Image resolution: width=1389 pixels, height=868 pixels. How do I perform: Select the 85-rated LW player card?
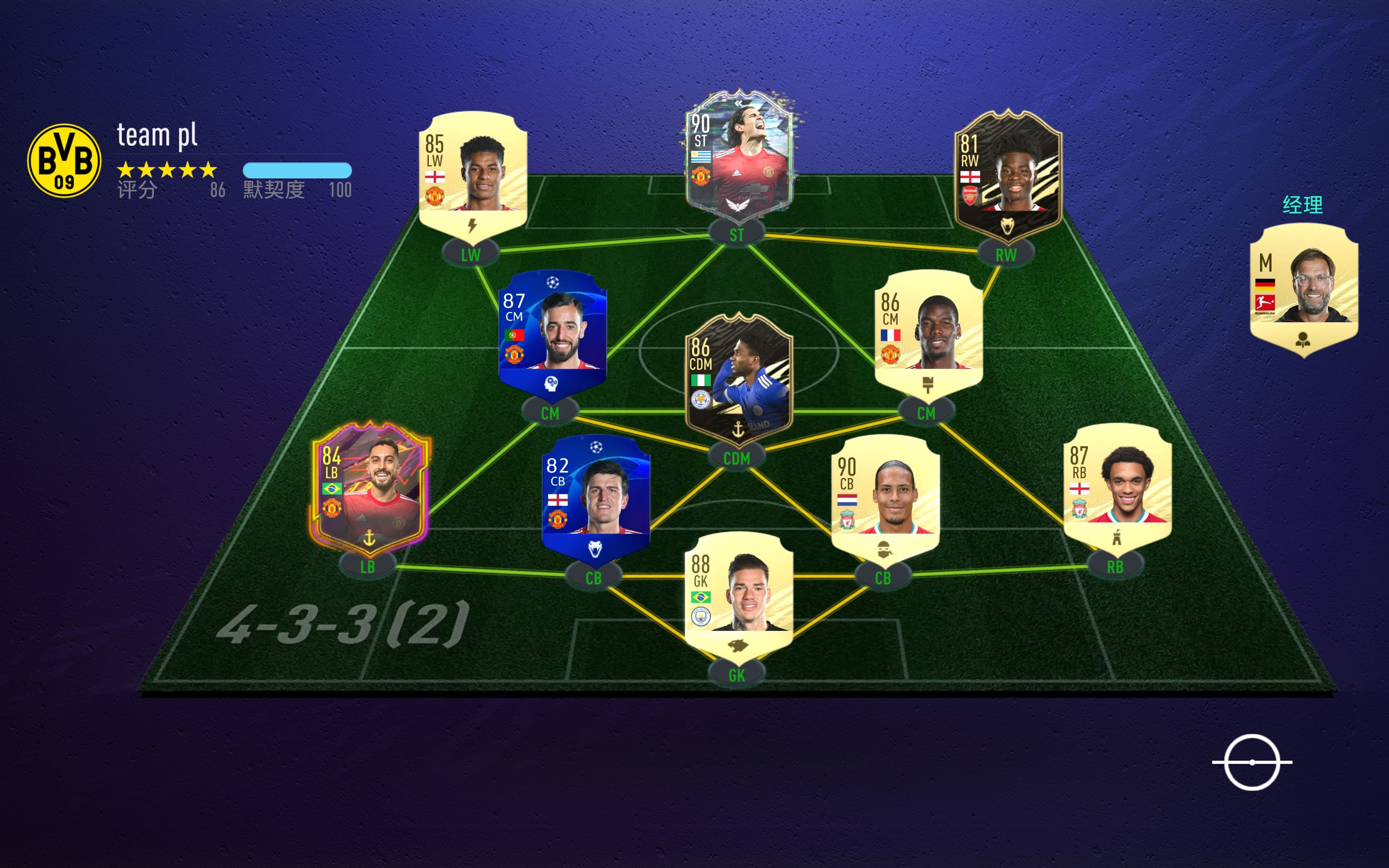[473, 172]
